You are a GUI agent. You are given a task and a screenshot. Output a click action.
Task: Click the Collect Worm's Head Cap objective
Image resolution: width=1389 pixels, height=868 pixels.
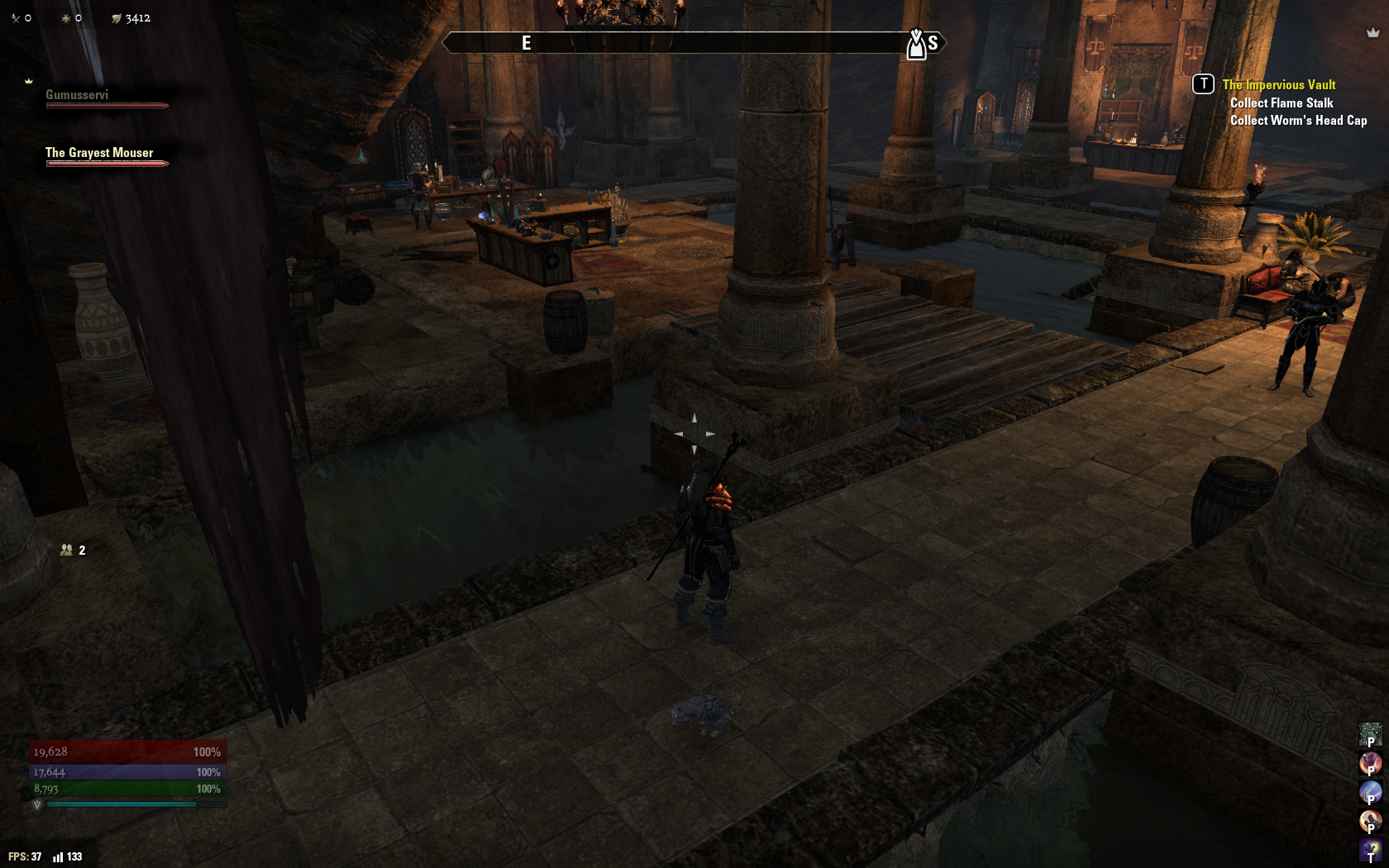pos(1297,121)
